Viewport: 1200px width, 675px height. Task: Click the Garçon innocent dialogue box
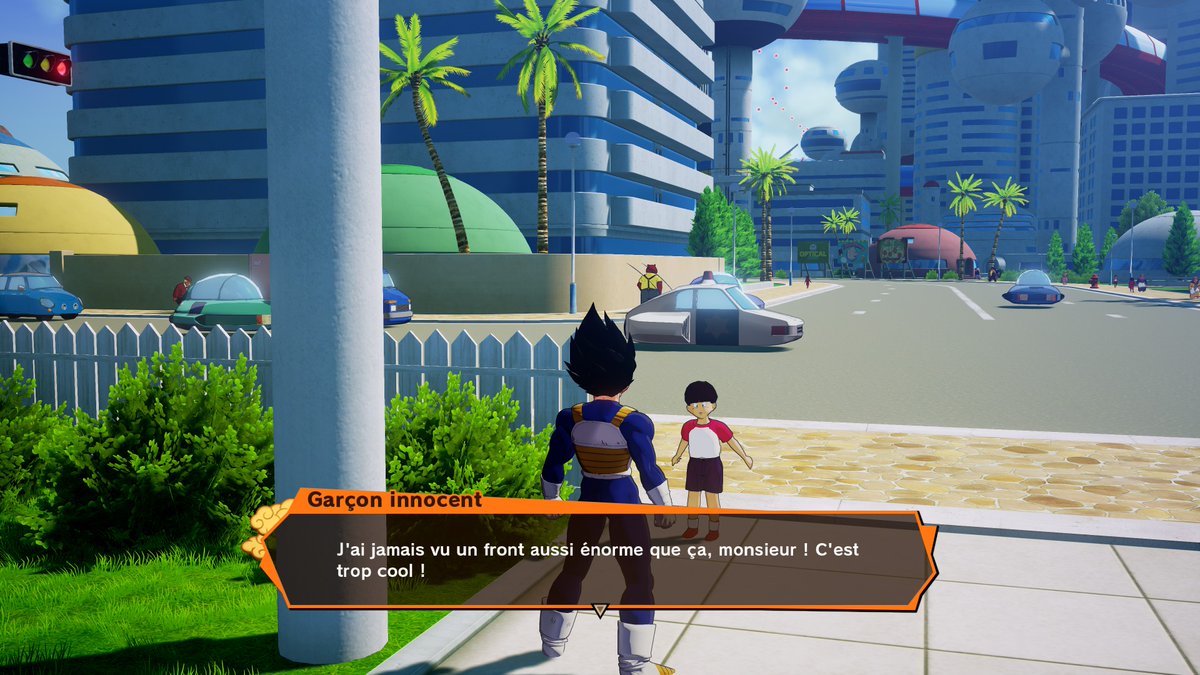click(600, 559)
